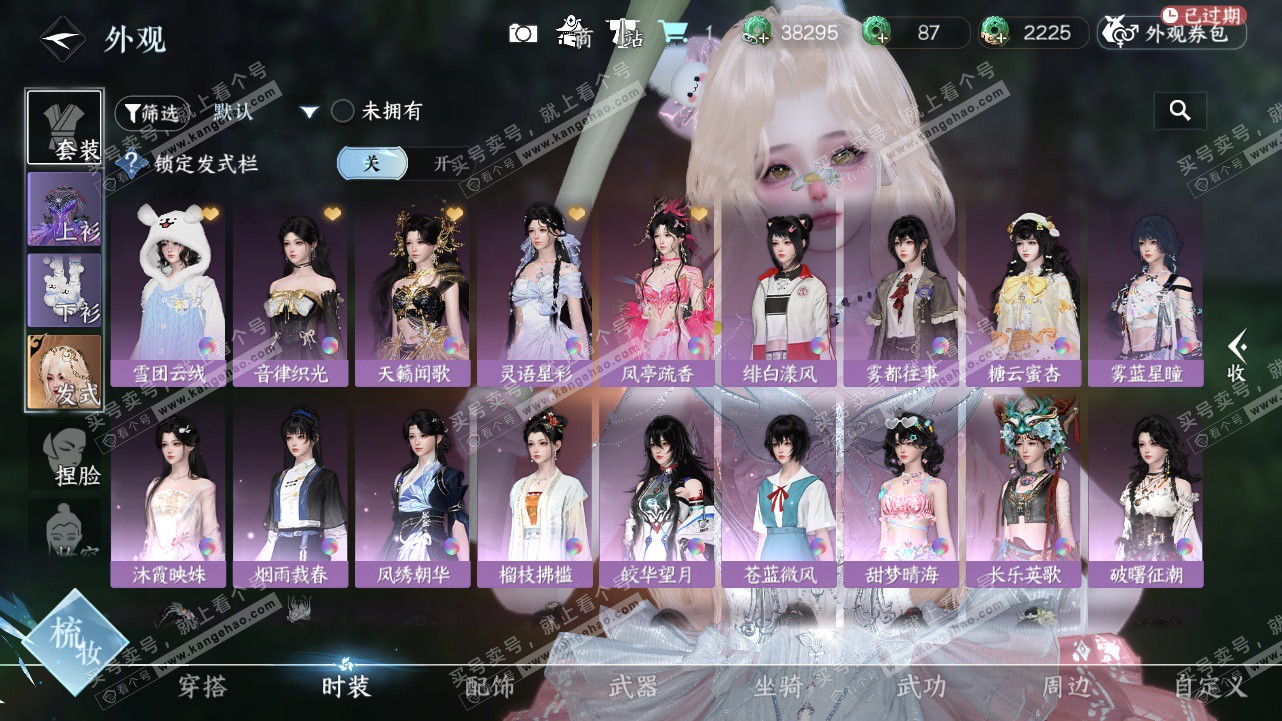Viewport: 1282px width, 721px height.
Task: Switch to the 配饰 bottom tab
Action: (x=490, y=686)
